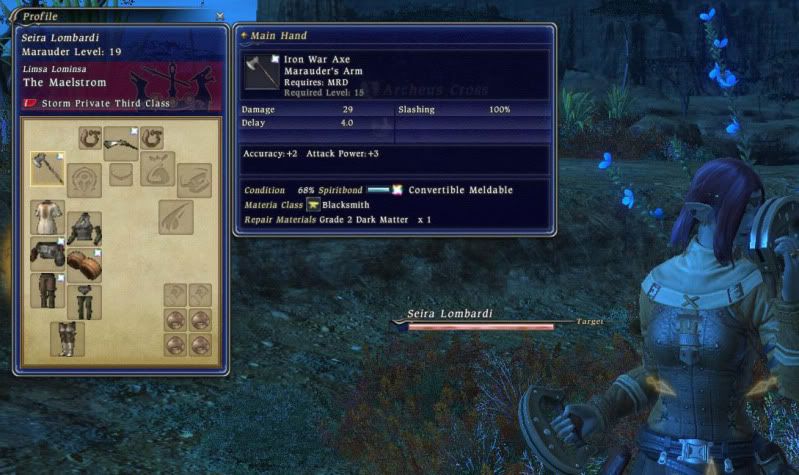Close the Profile window

pos(220,16)
